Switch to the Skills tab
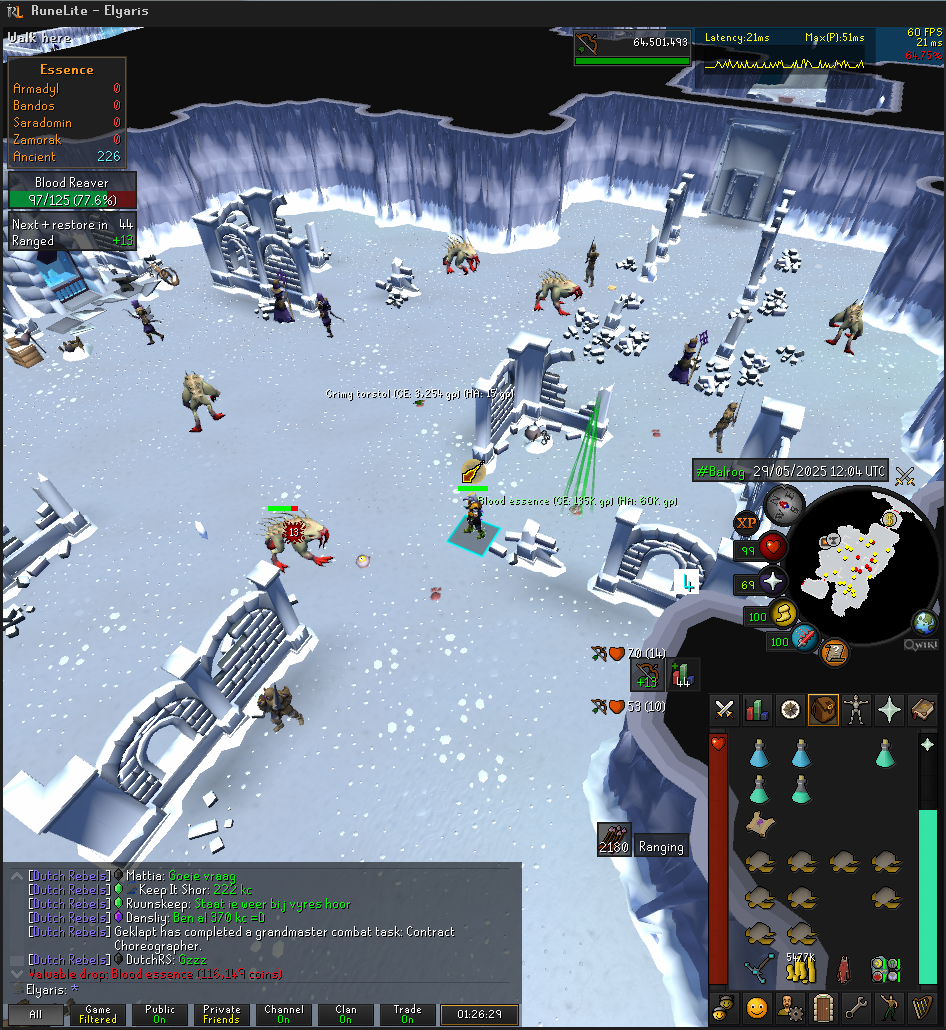 757,710
